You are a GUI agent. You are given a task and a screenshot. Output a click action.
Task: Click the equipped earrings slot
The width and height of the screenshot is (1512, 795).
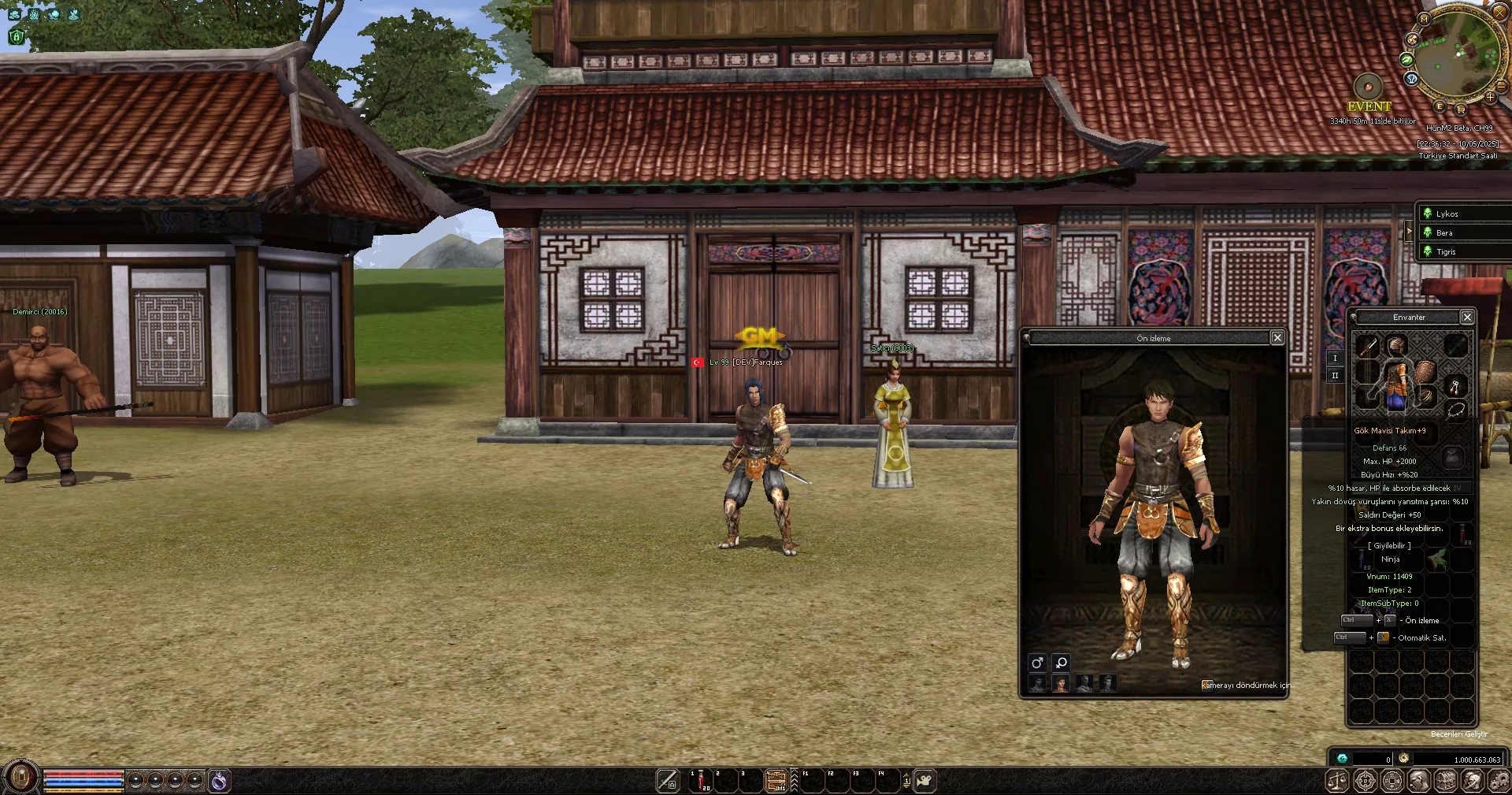pyautogui.click(x=1455, y=386)
